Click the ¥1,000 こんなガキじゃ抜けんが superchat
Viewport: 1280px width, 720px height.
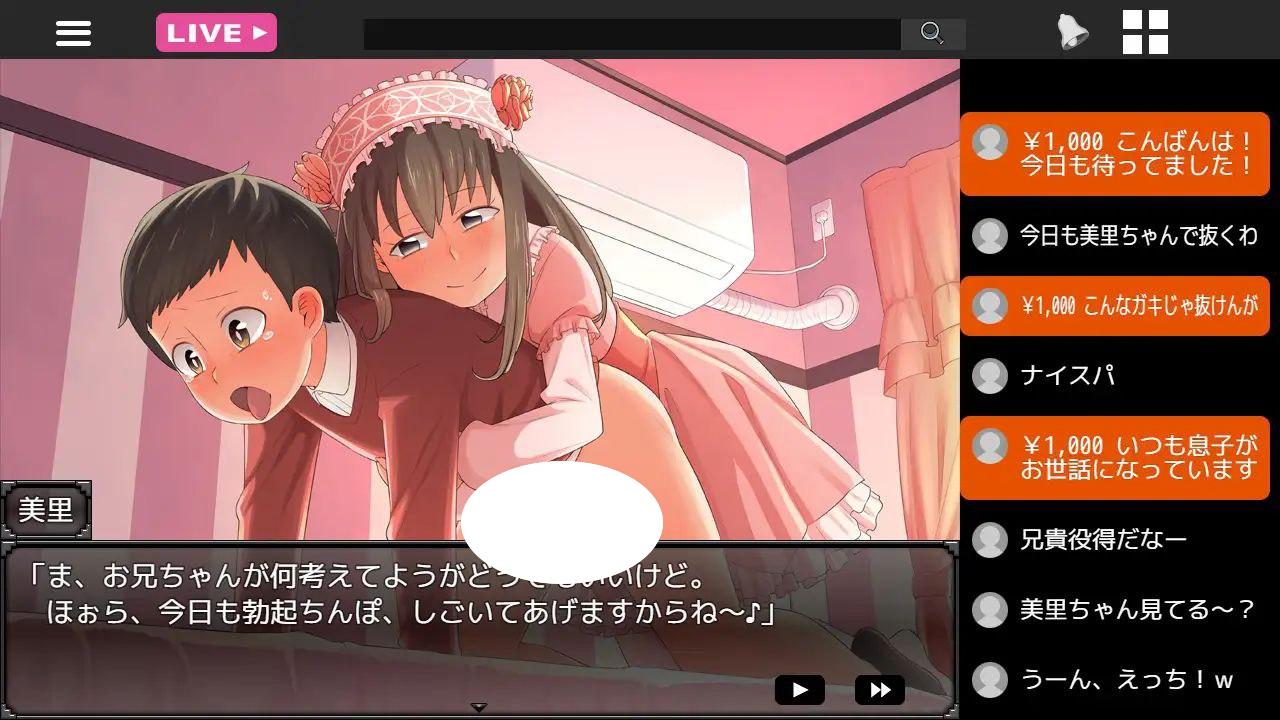click(1120, 306)
